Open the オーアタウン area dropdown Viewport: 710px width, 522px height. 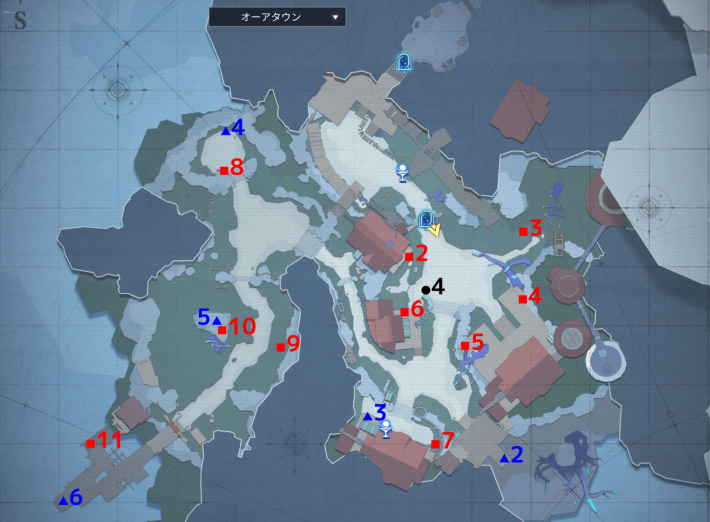click(x=277, y=17)
